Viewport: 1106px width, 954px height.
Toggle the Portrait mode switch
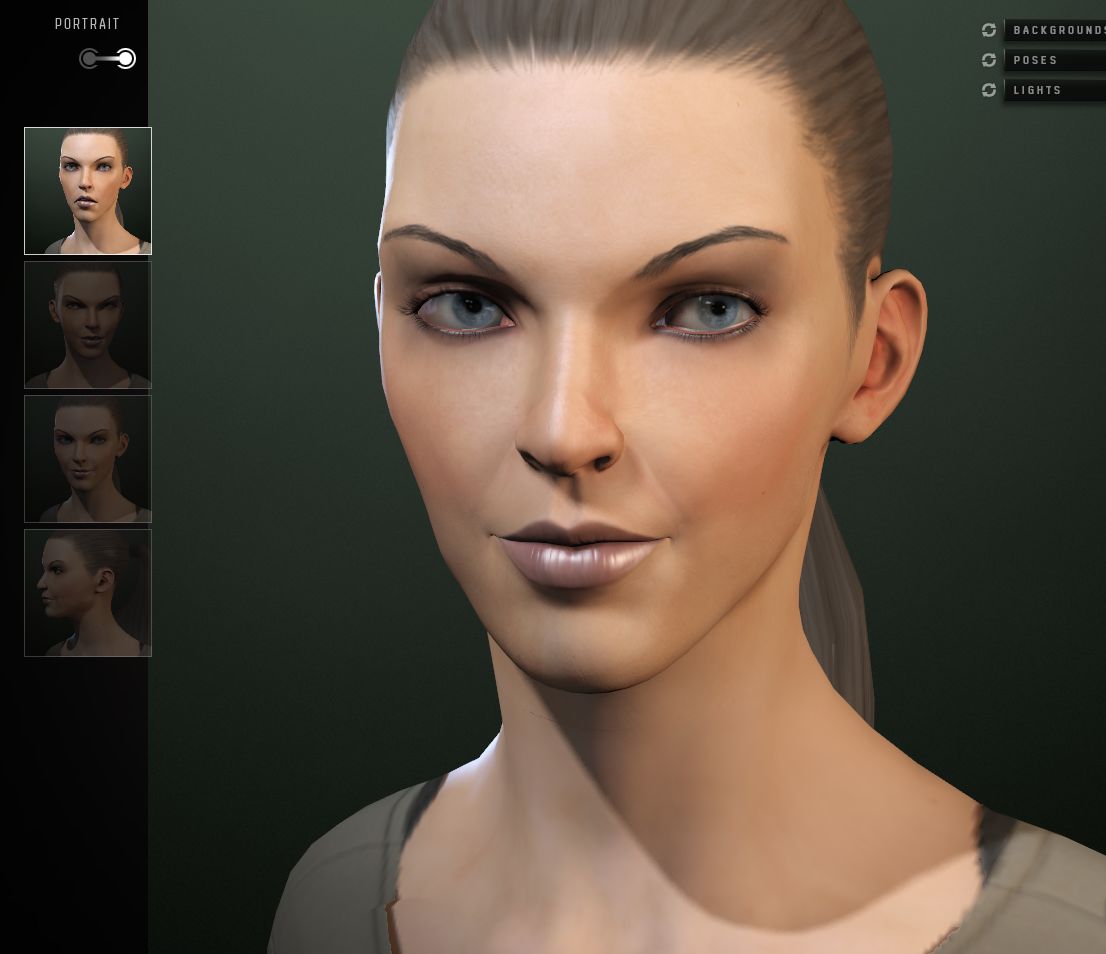107,59
